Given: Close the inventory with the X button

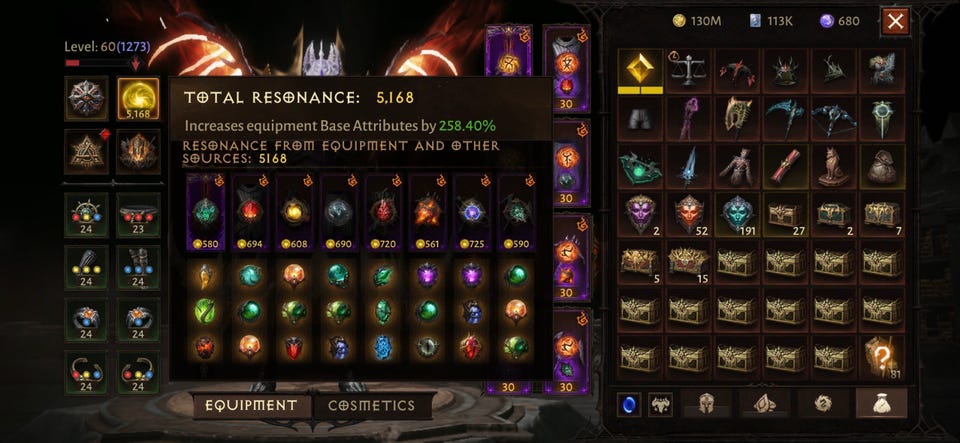Looking at the screenshot, I should click(x=896, y=21).
